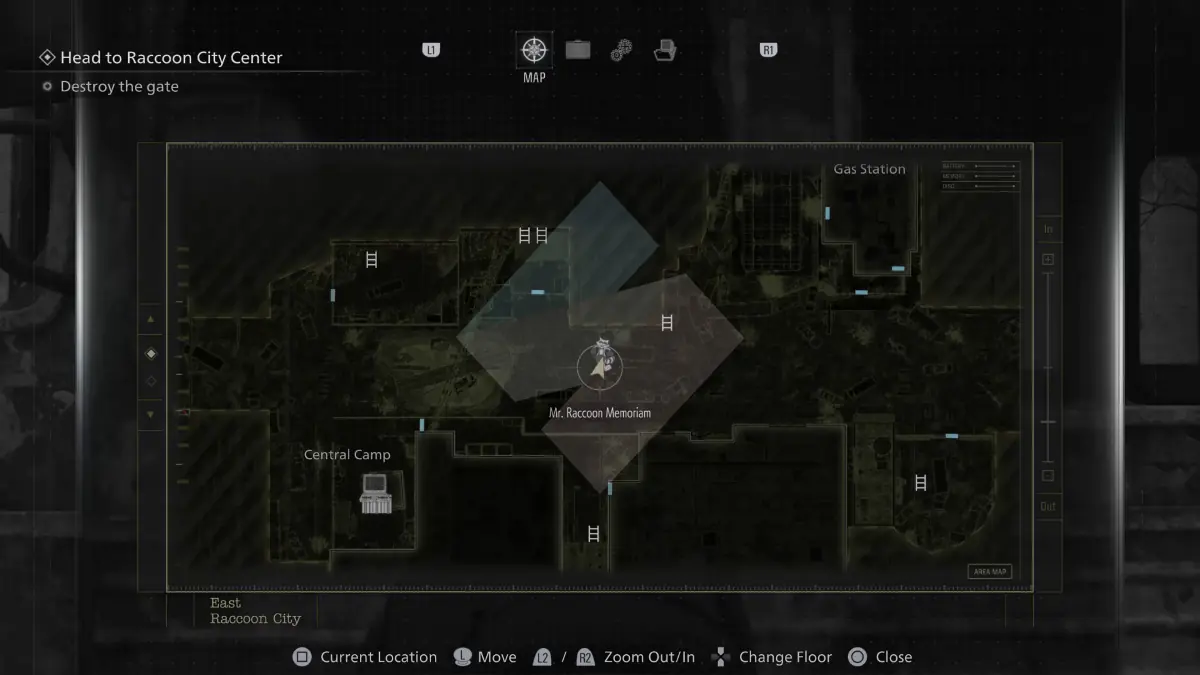Select the Central Camp typewriter marker

374,493
